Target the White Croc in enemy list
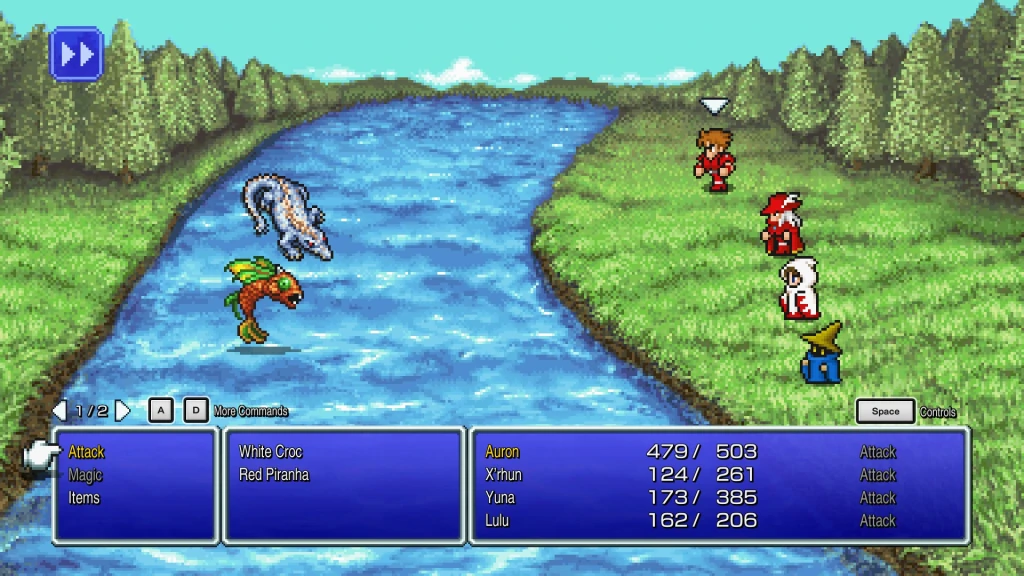Viewport: 1024px width, 576px height. pyautogui.click(x=270, y=452)
